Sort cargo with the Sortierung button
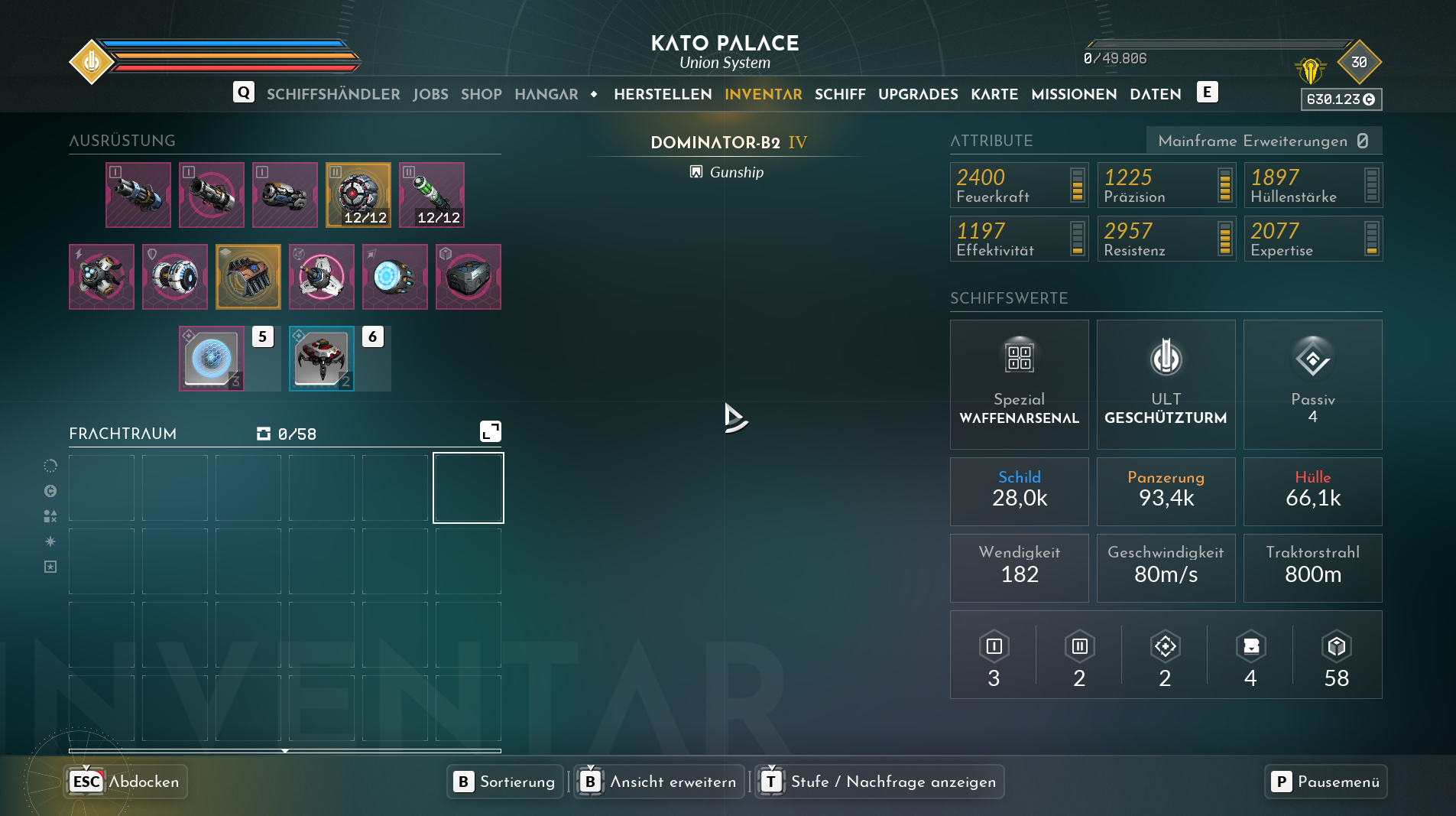The width and height of the screenshot is (1456, 816). click(505, 782)
